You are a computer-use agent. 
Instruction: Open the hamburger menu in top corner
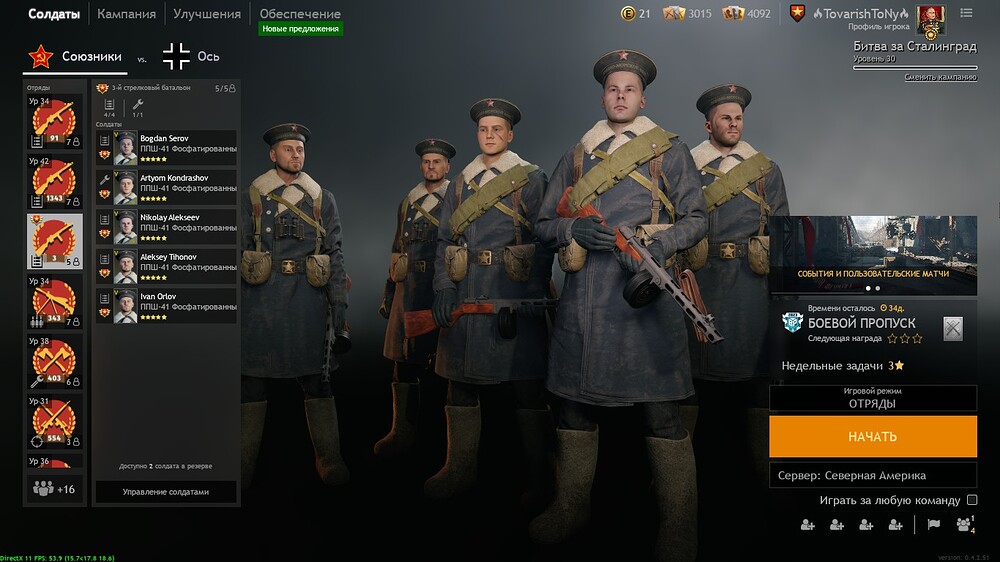click(x=966, y=13)
